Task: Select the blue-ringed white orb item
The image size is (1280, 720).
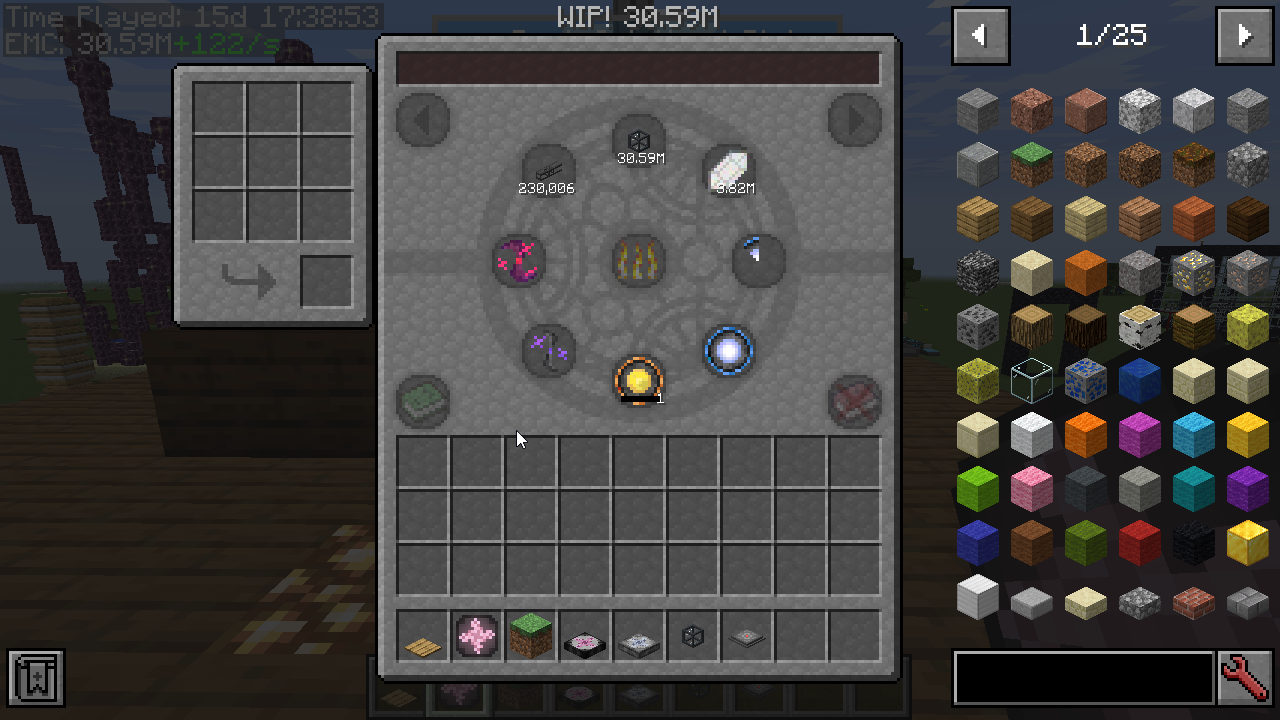Action: 729,350
